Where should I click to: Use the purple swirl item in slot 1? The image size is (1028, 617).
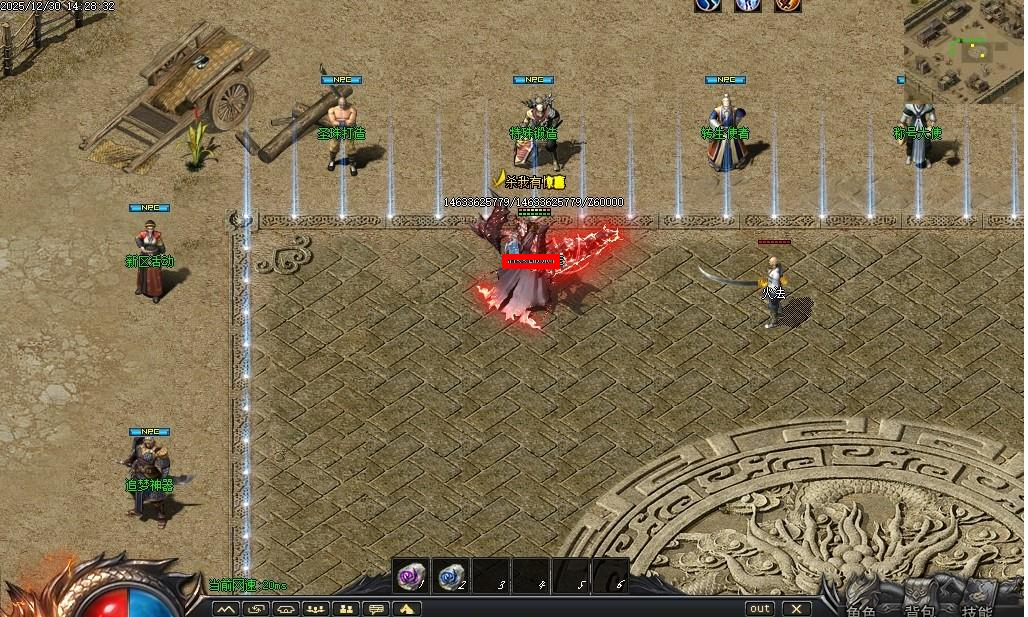(410, 575)
